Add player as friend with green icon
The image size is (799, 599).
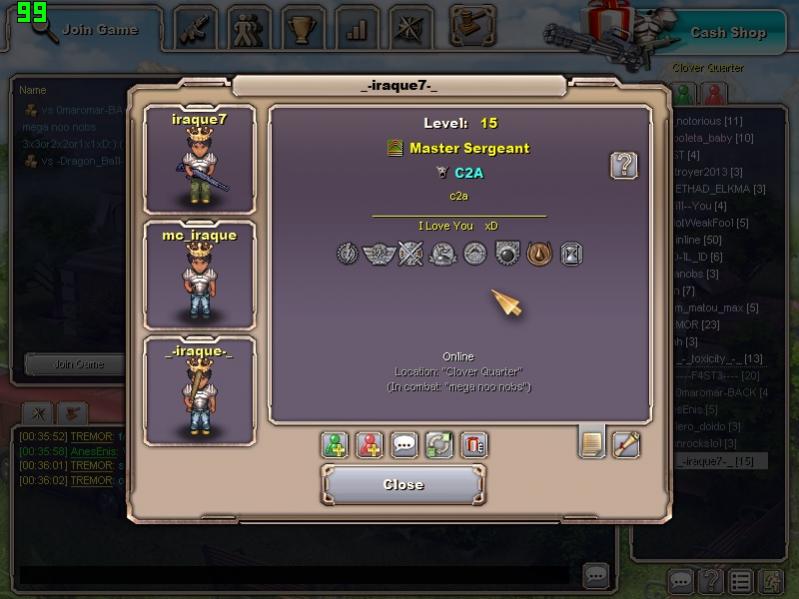click(x=335, y=445)
